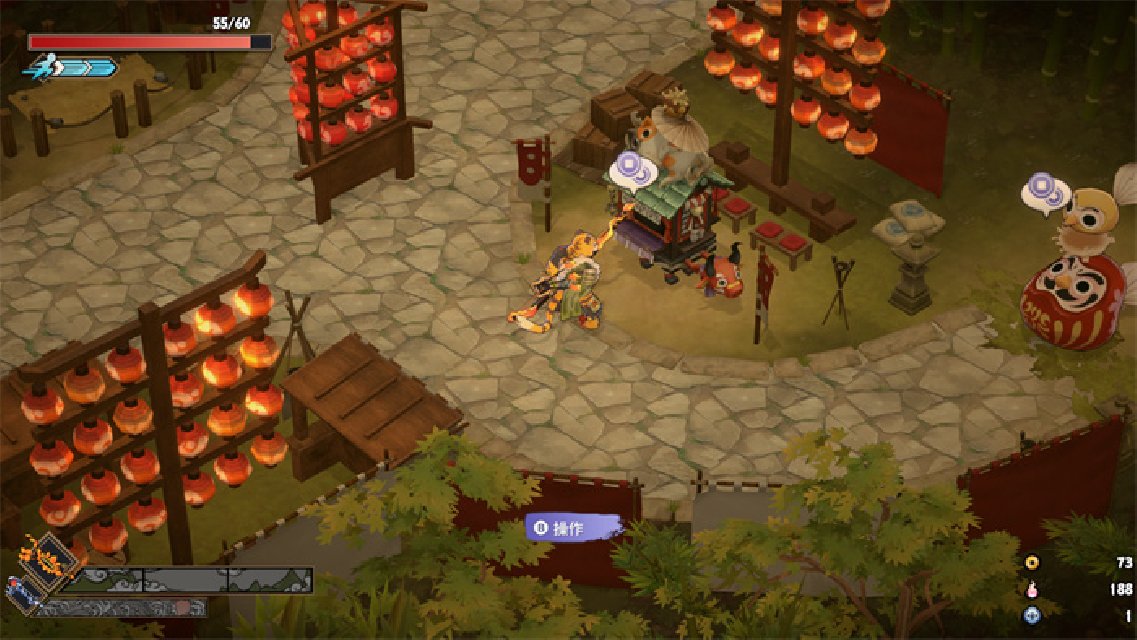Click the blue token currency icon
The height and width of the screenshot is (640, 1137).
(1032, 616)
